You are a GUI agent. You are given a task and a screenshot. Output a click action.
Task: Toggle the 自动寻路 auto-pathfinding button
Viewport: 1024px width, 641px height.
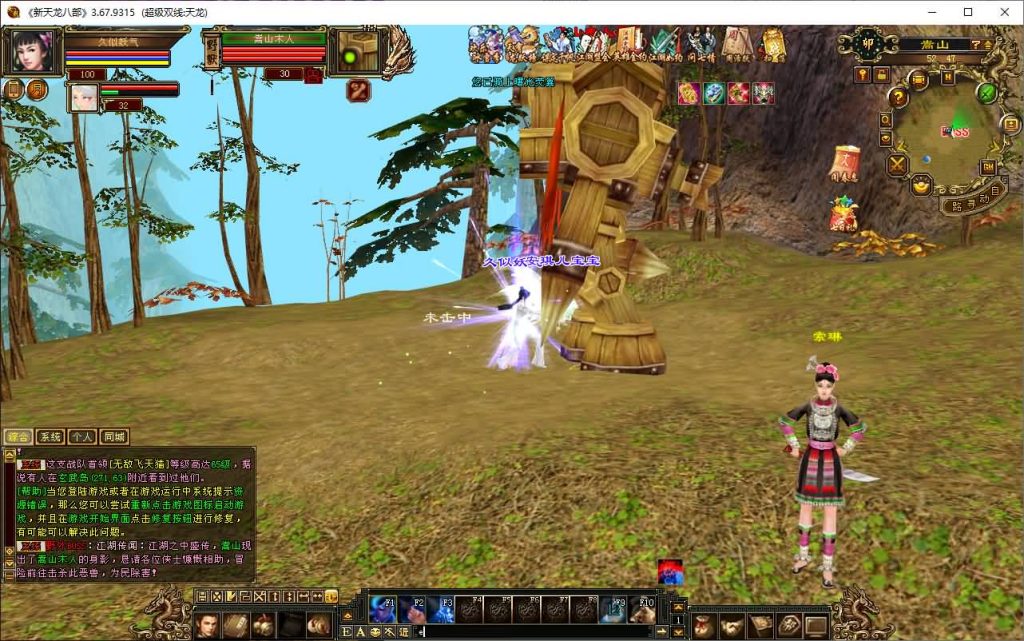pos(973,197)
